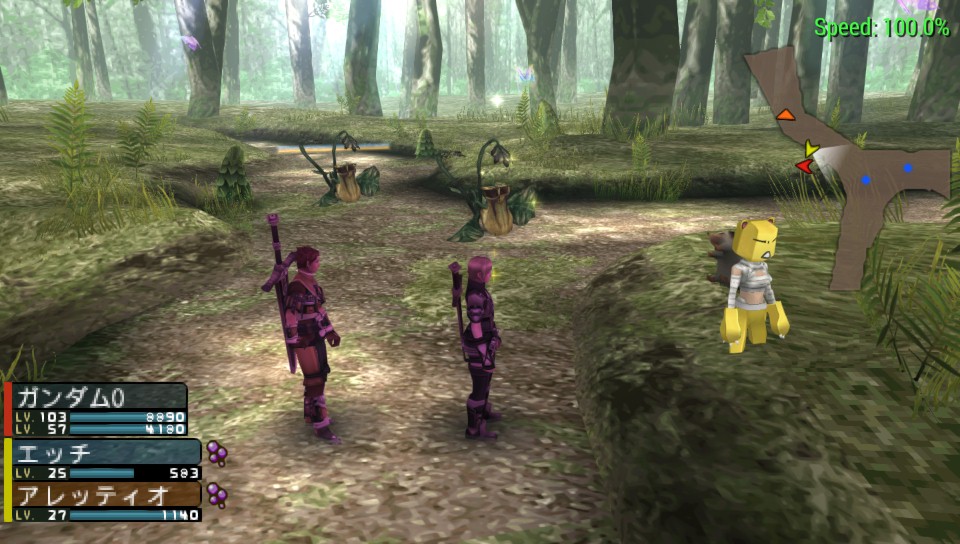960x544 pixels.
Task: Click the grape status icon beside エッチ
Action: tap(216, 453)
